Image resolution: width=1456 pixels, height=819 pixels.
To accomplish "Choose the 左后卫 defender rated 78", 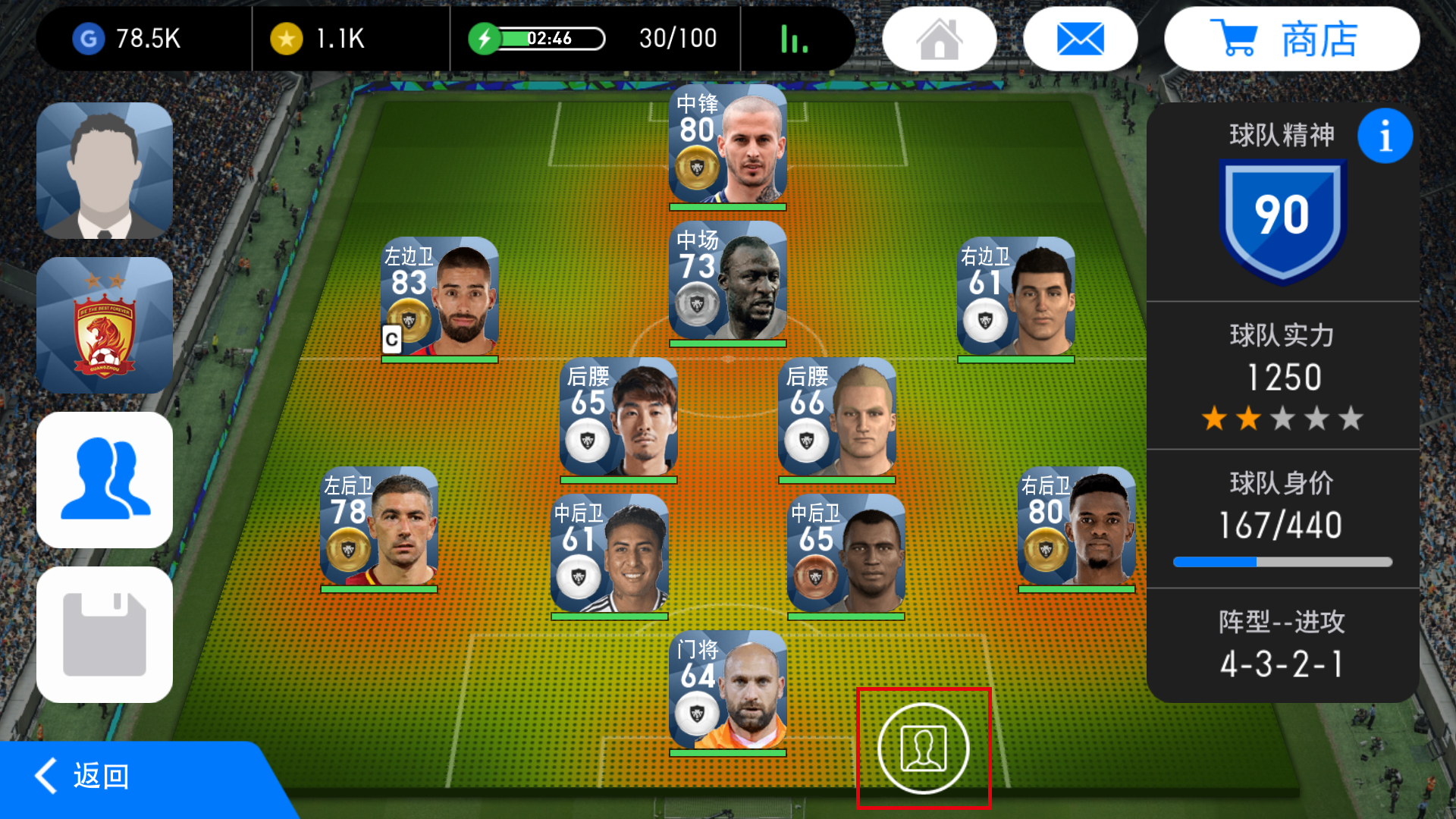I will 379,528.
